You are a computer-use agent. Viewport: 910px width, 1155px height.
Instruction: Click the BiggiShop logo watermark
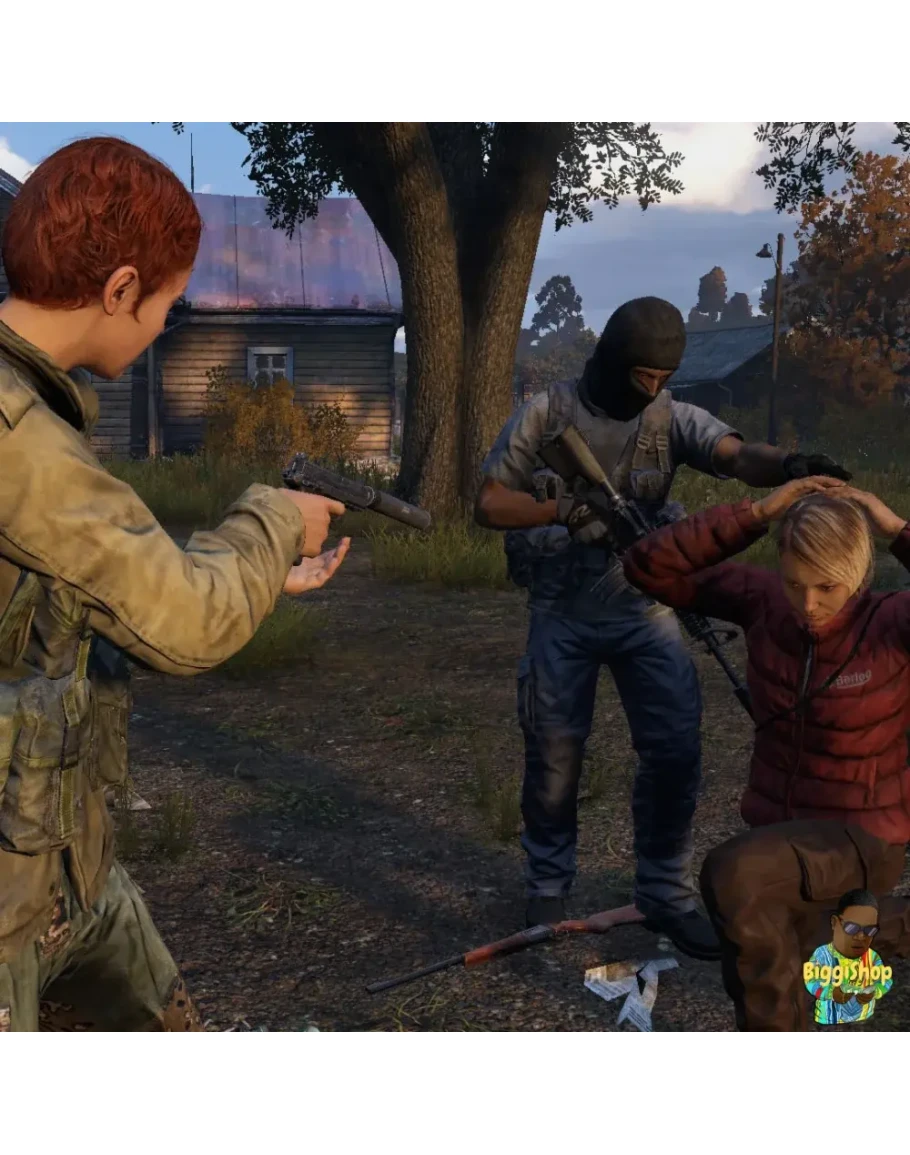click(x=848, y=962)
